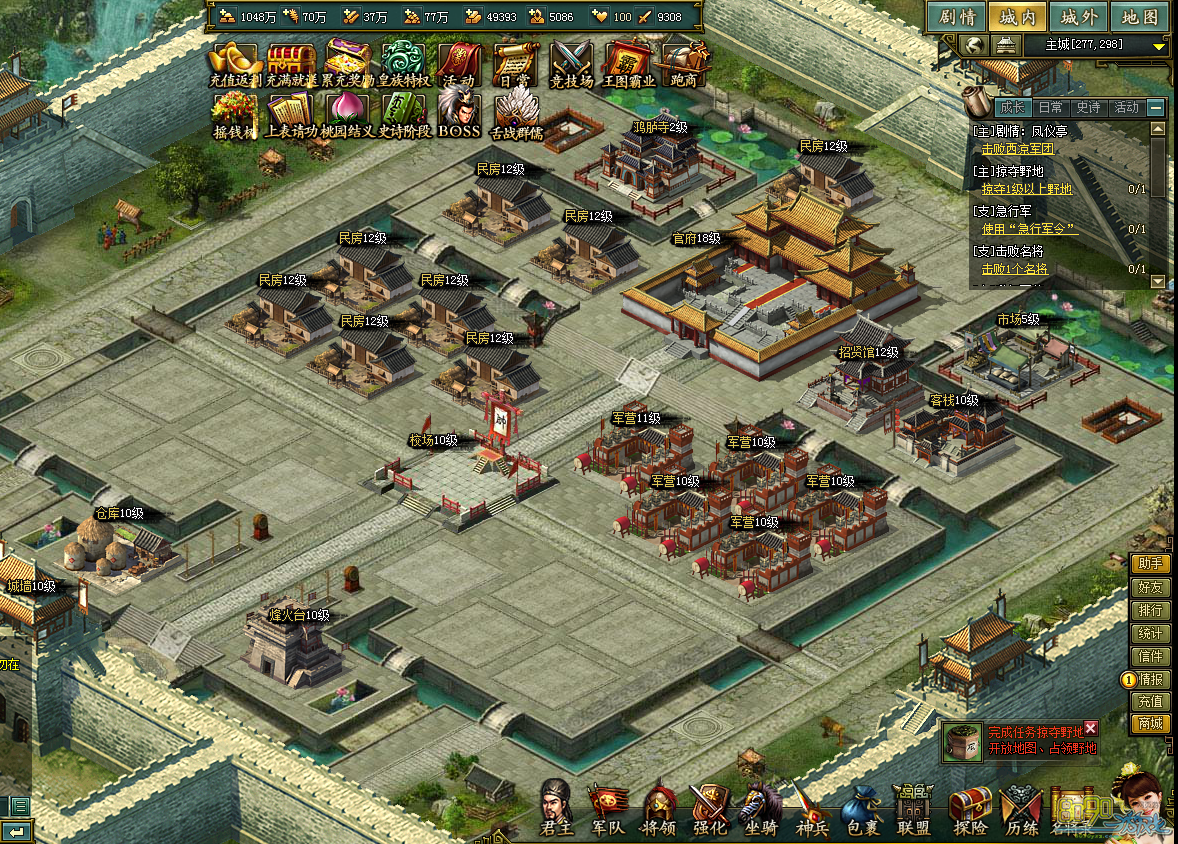The height and width of the screenshot is (844, 1178).
Task: Open the 君主 lord portrait menu
Action: 556,806
